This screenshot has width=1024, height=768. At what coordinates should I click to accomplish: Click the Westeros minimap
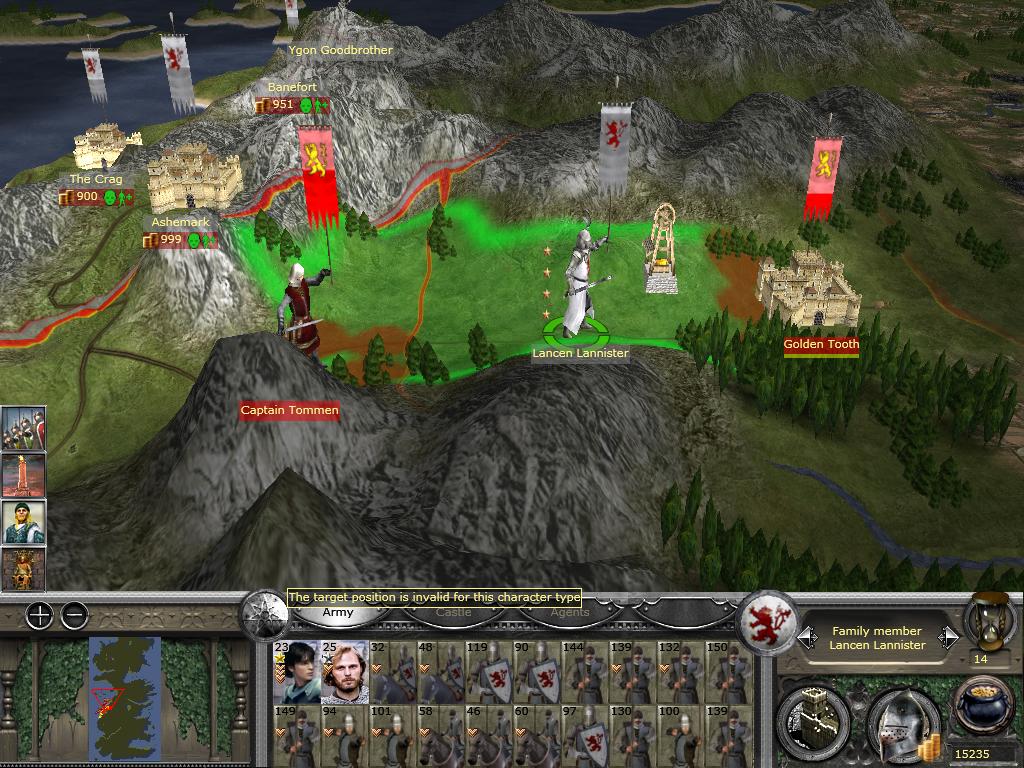click(124, 697)
